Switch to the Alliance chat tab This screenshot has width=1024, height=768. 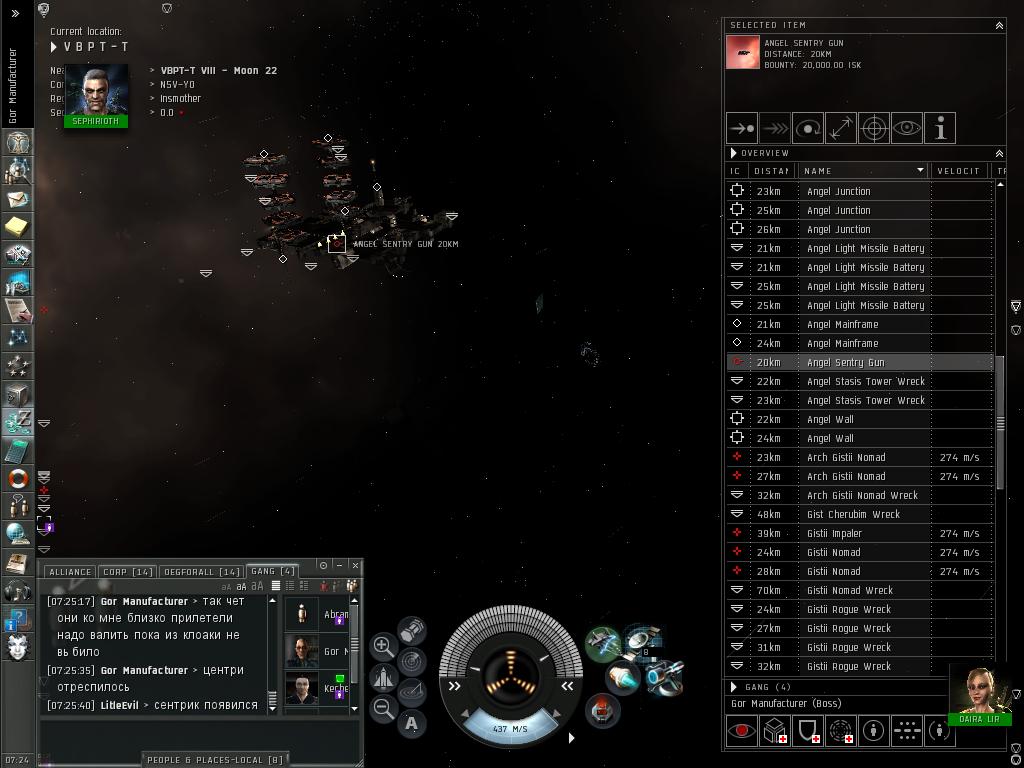coord(69,572)
